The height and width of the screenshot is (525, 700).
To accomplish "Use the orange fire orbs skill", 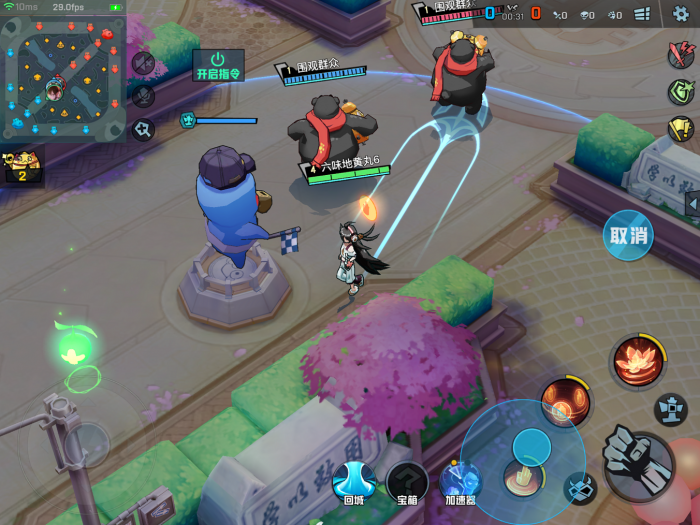I will 565,402.
